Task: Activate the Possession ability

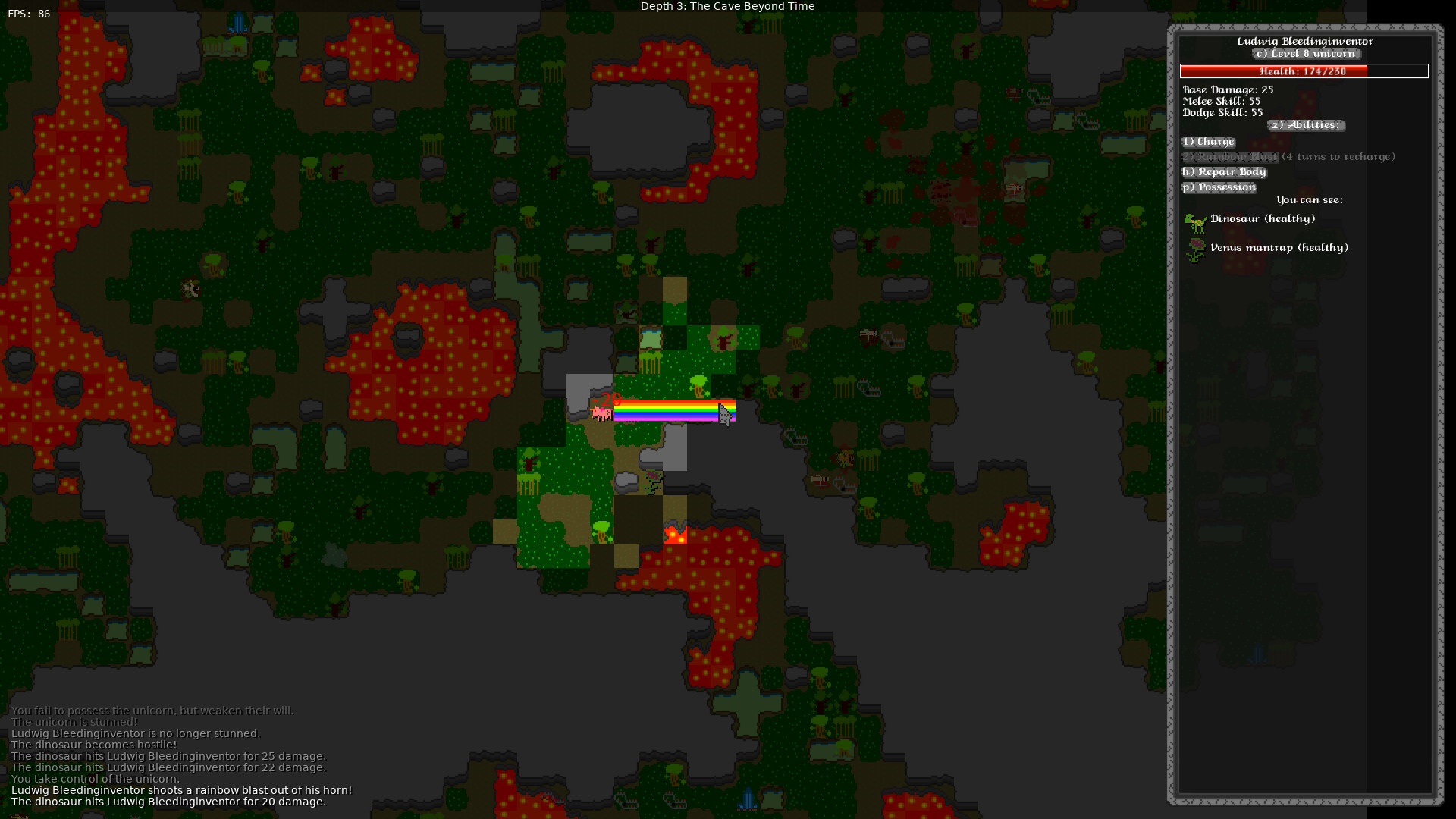Action: (x=1219, y=187)
